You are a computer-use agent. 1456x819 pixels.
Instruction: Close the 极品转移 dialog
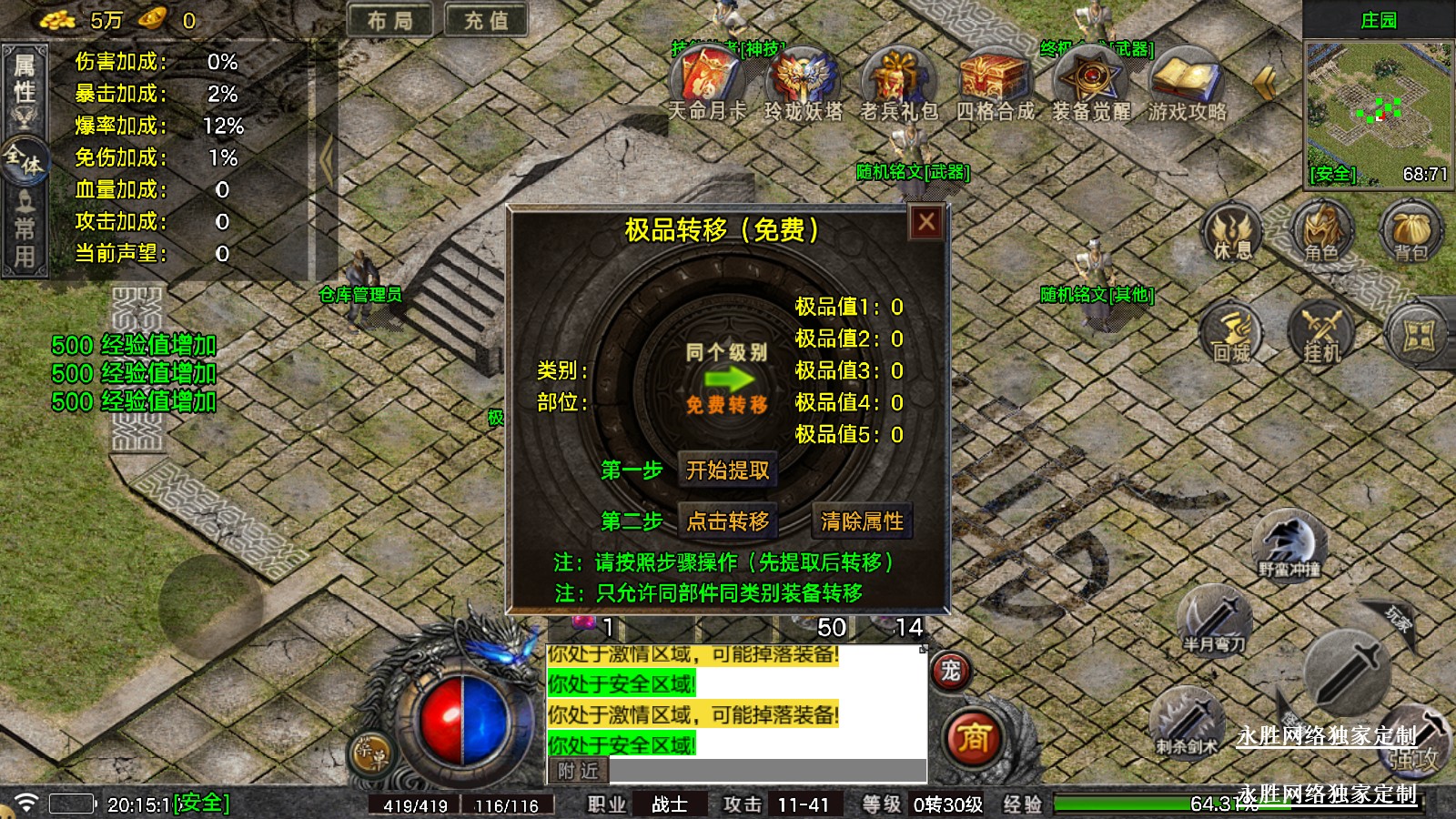pos(926,222)
